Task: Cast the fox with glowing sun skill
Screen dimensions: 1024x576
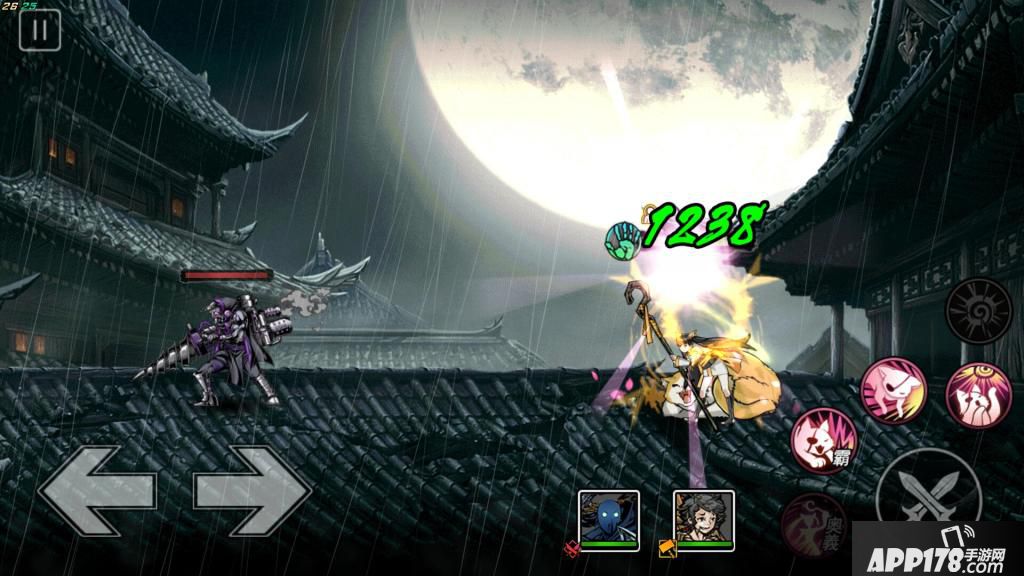Action: (x=978, y=390)
